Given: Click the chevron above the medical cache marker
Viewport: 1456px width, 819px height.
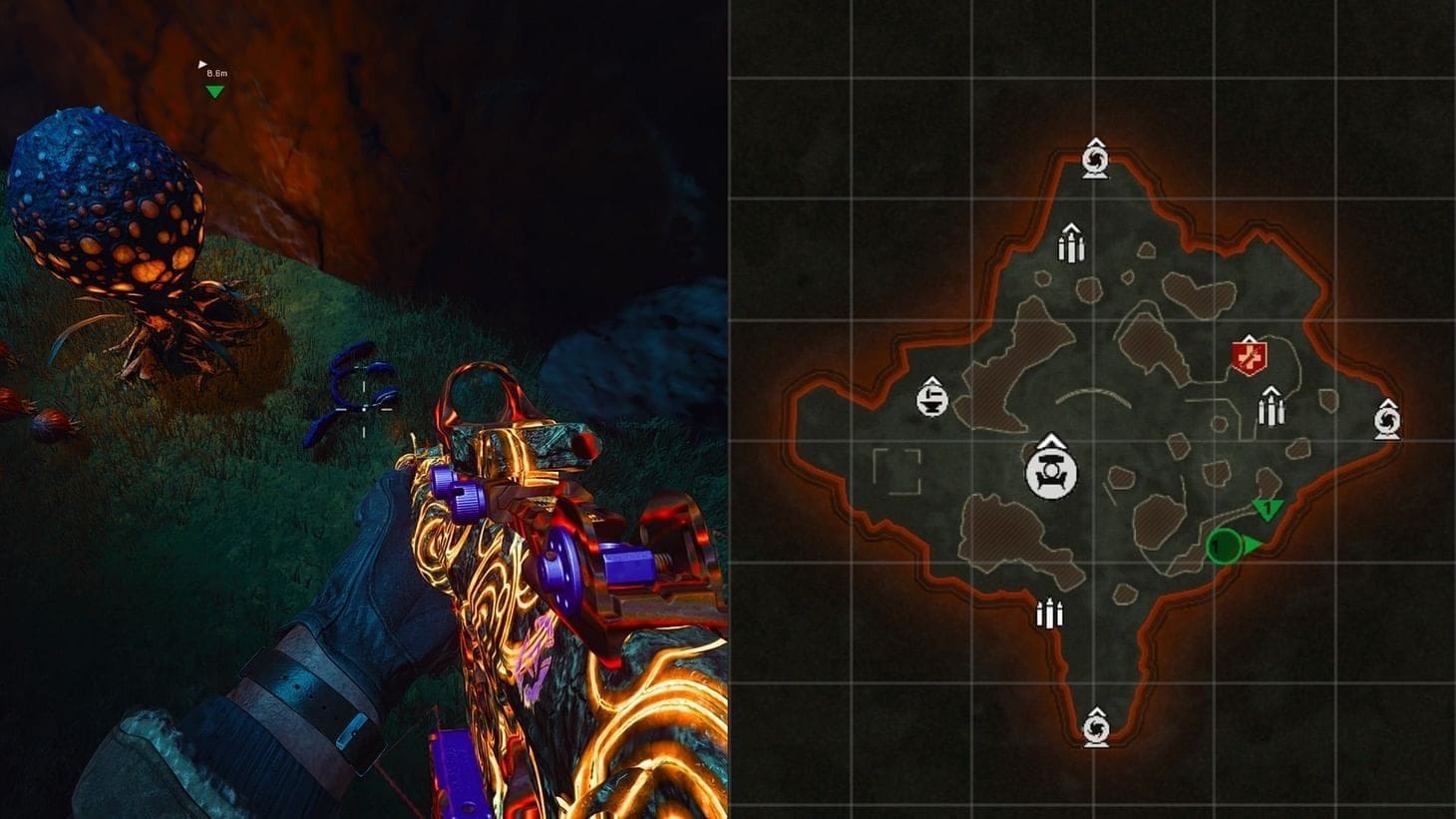Looking at the screenshot, I should [x=1248, y=338].
